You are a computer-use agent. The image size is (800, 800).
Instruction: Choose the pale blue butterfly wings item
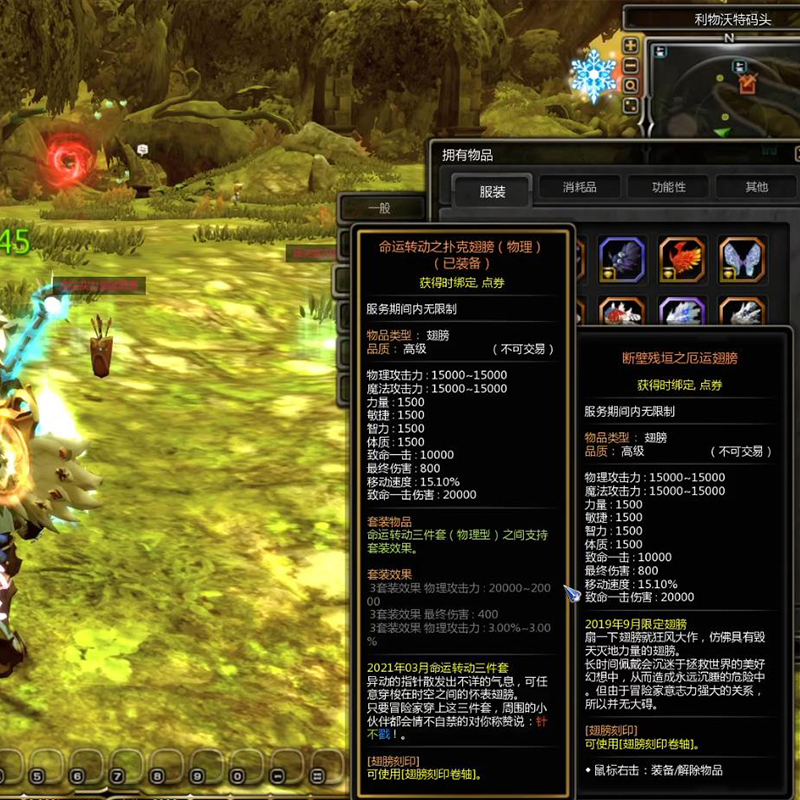[x=743, y=260]
